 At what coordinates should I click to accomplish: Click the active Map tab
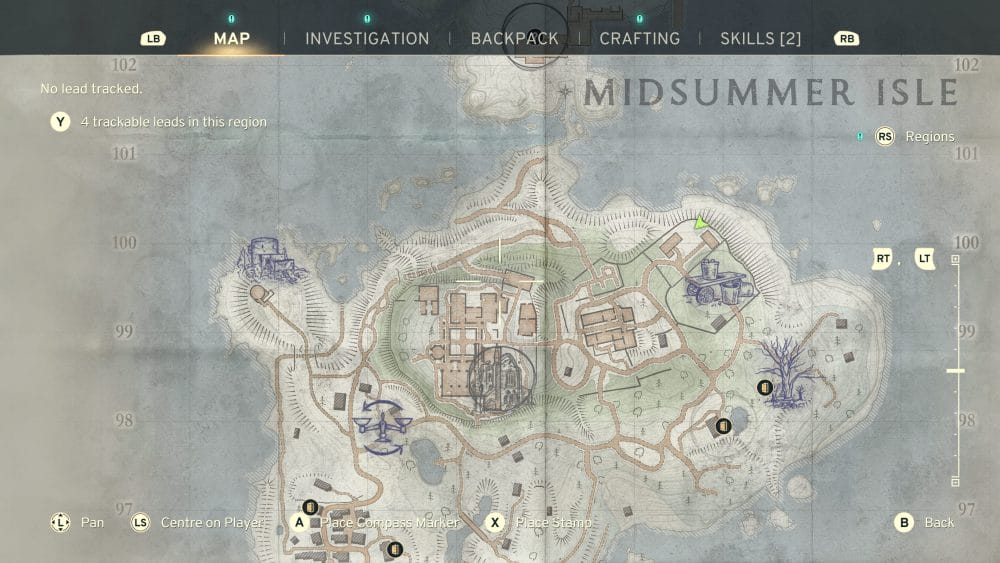coord(232,39)
